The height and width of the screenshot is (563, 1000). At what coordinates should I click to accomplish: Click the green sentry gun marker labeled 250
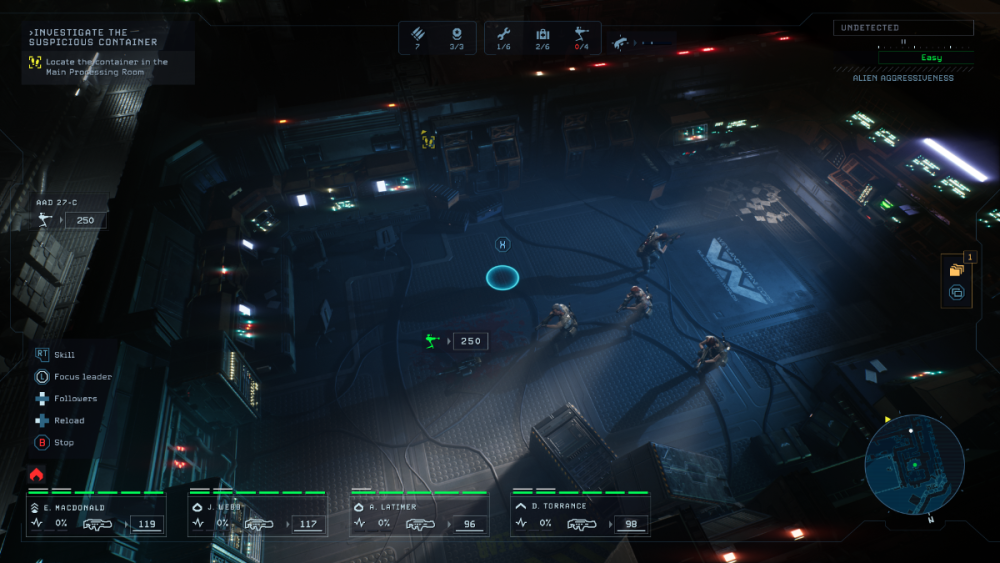pos(432,341)
